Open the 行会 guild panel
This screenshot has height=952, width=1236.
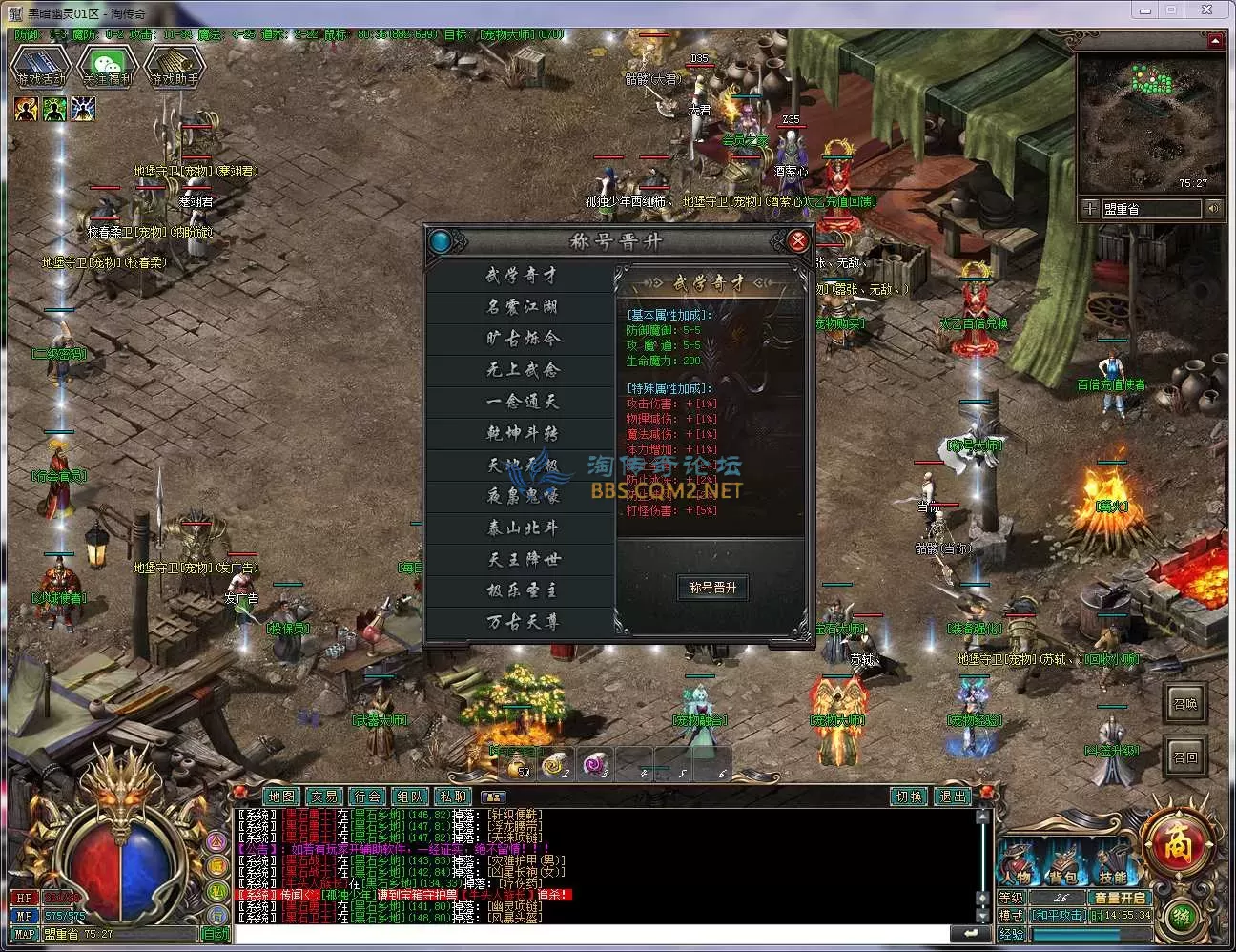point(366,797)
